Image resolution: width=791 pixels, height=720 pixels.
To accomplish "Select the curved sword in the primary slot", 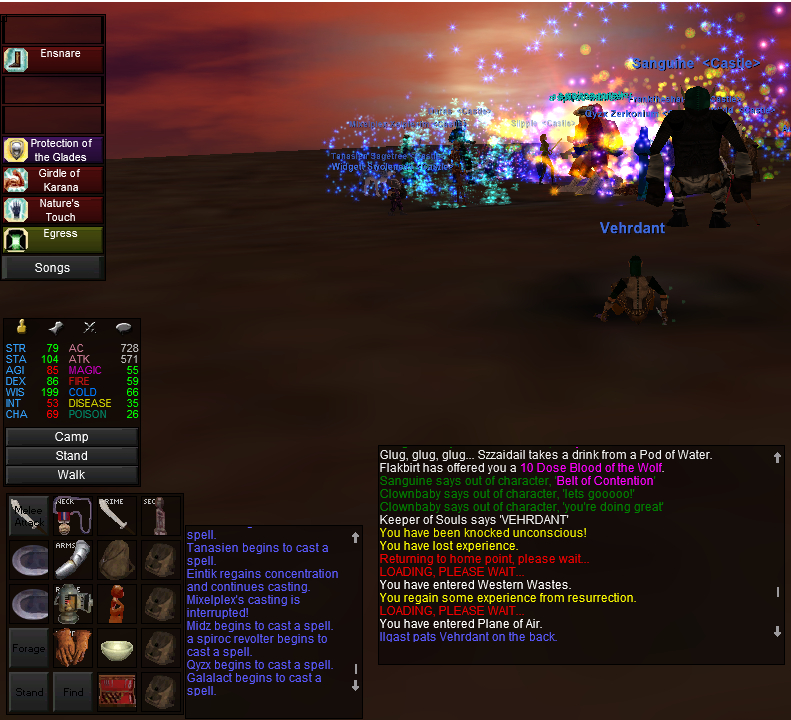I will tap(116, 514).
